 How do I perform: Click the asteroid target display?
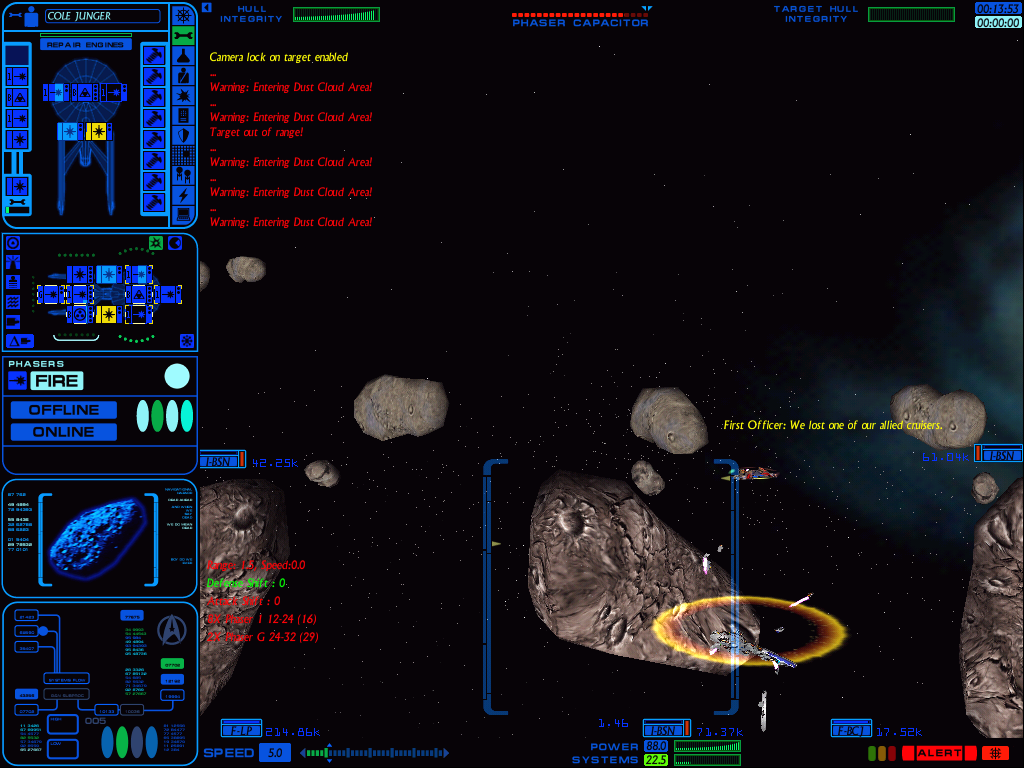point(100,537)
